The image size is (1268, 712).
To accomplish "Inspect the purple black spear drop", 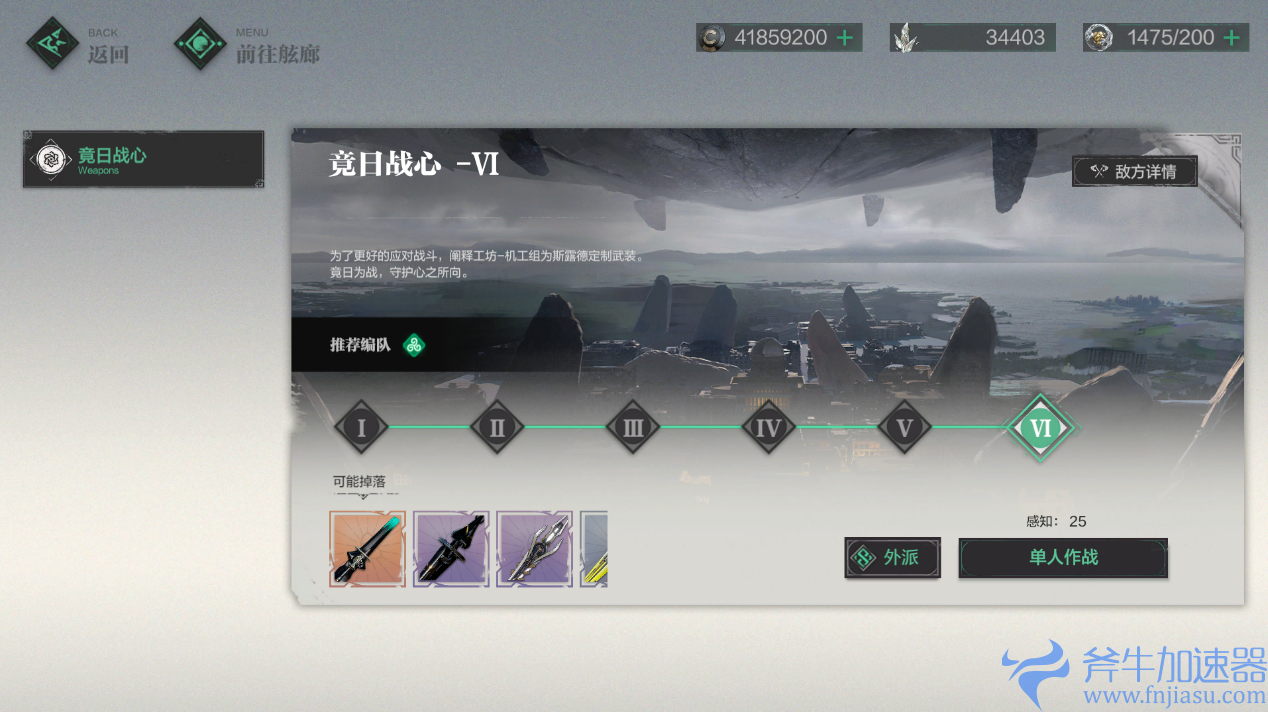I will 451,548.
